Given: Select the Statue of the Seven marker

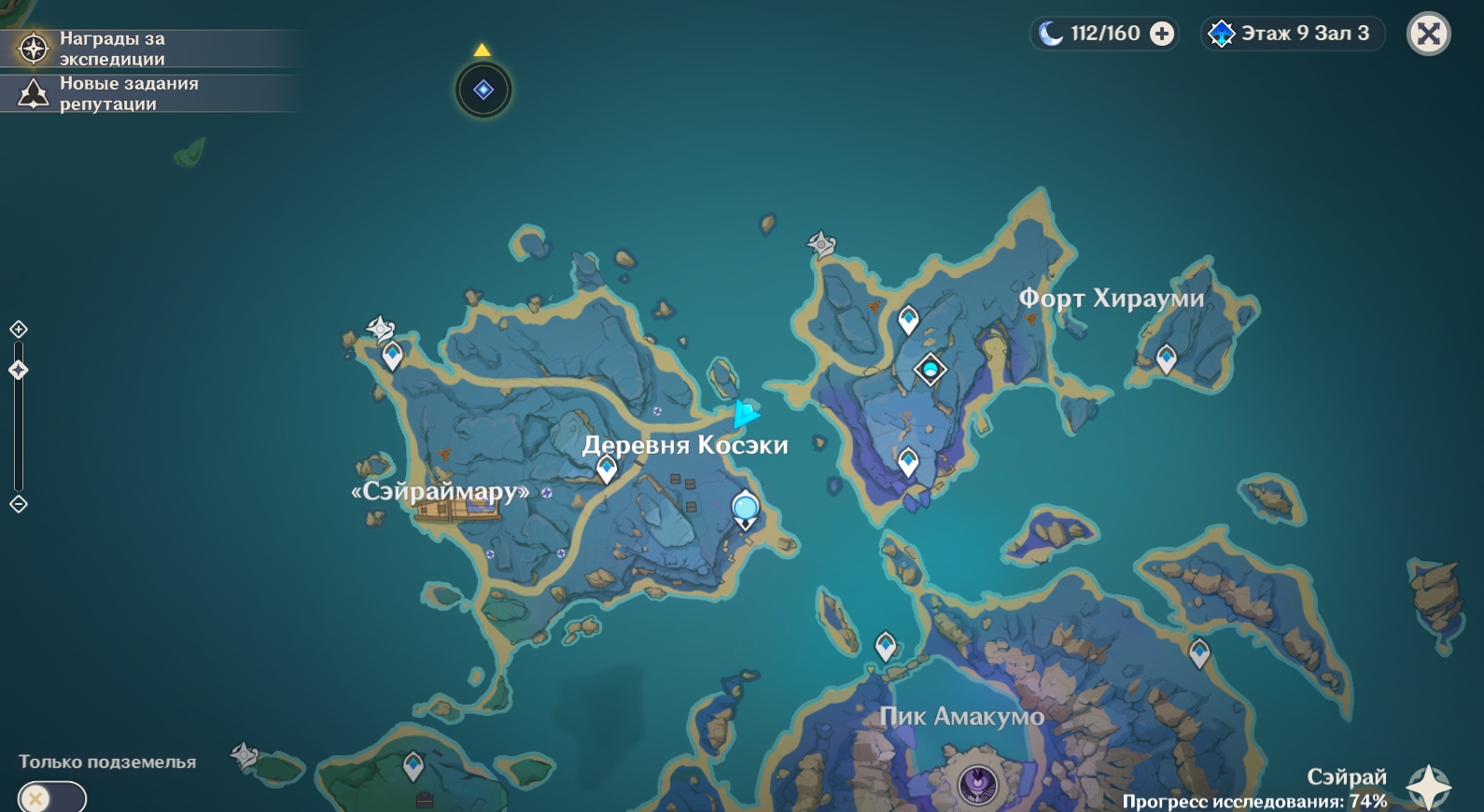Looking at the screenshot, I should [930, 369].
